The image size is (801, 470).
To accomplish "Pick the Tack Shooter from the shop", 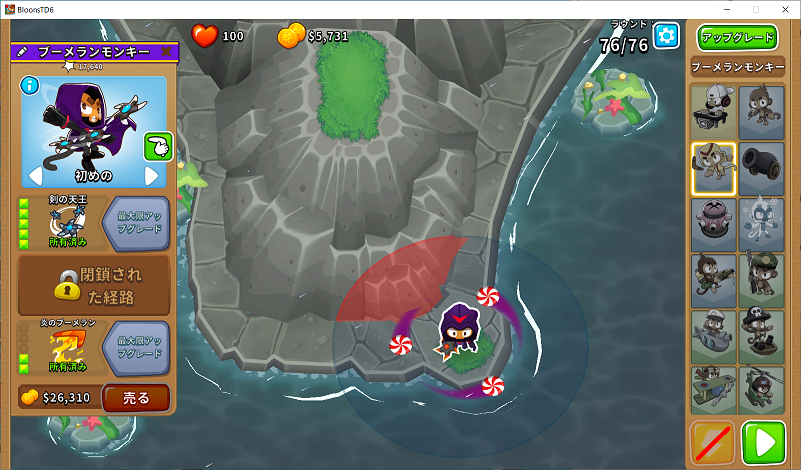I will [713, 223].
